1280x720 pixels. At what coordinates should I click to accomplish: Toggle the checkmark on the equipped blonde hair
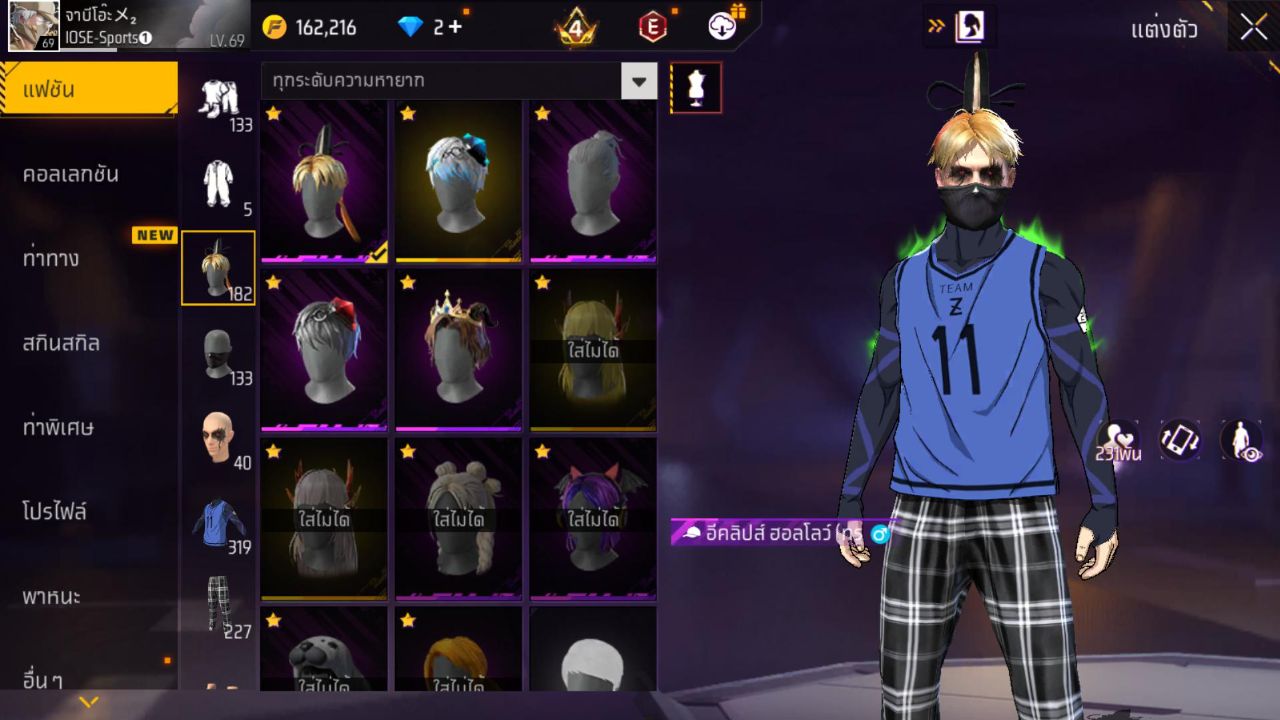[378, 252]
